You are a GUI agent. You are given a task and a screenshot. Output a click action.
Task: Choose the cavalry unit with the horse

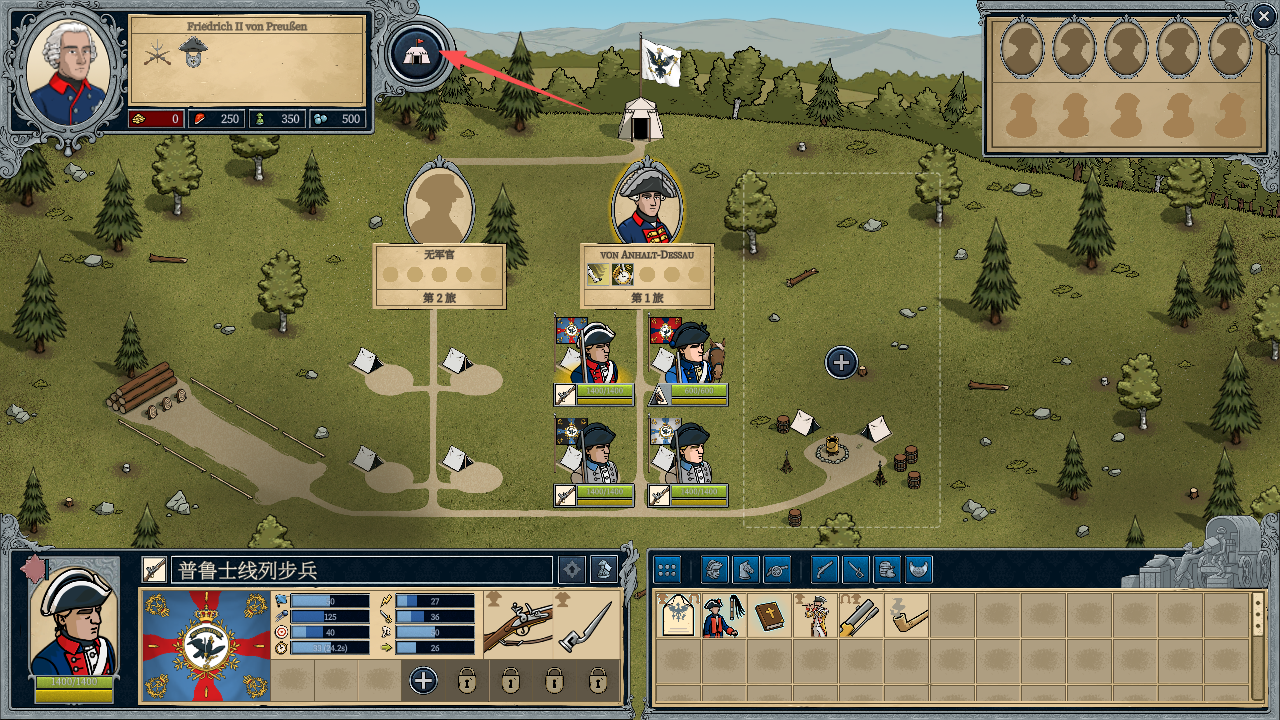point(689,352)
